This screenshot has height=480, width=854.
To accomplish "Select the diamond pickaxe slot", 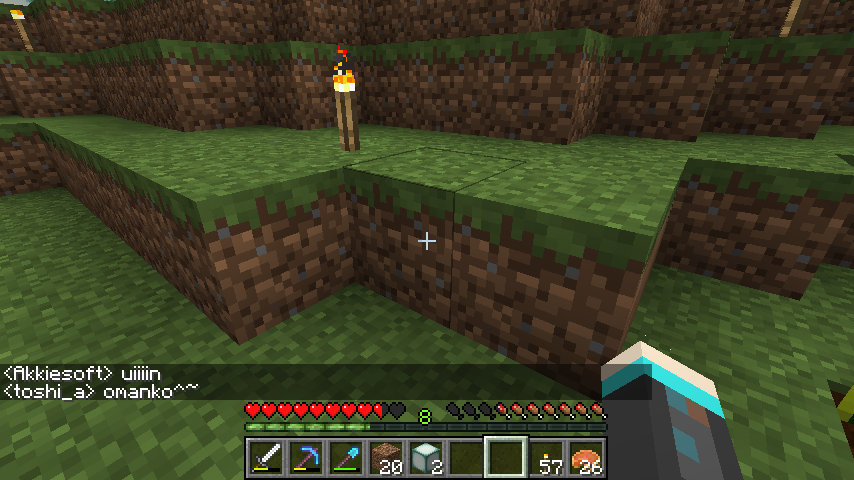I will [x=305, y=458].
